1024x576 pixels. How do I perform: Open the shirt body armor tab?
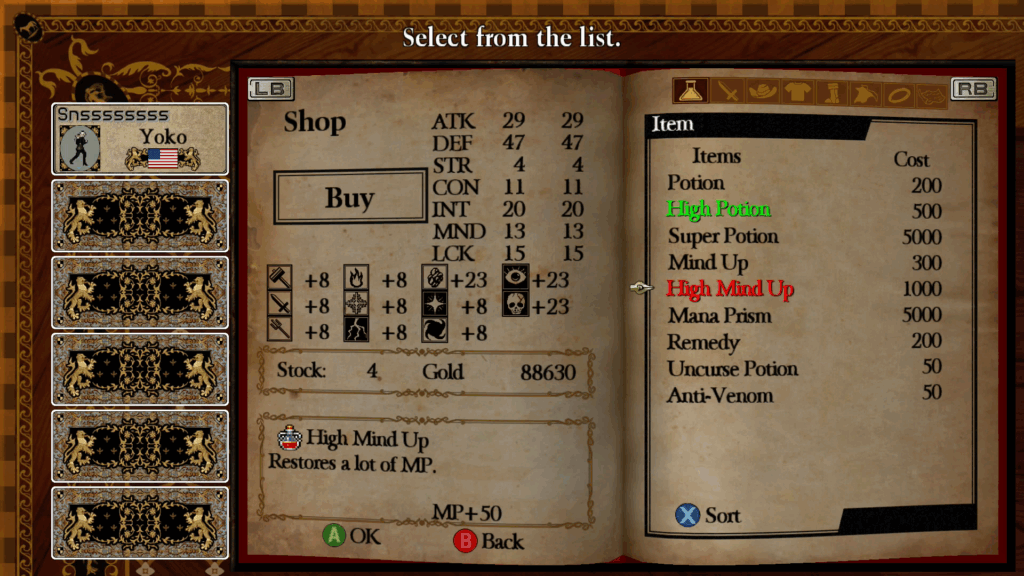point(797,92)
